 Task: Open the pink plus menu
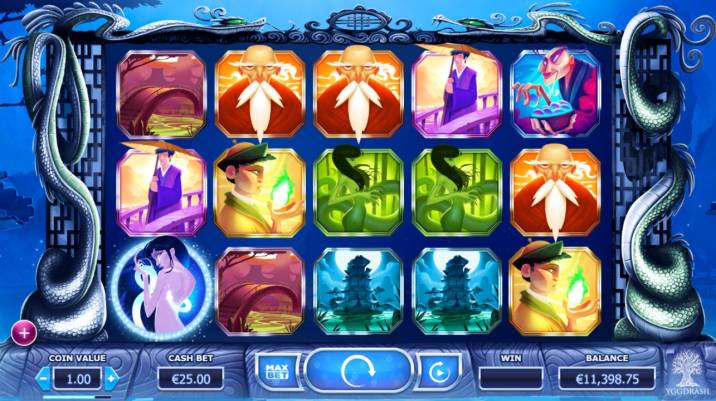tap(22, 331)
